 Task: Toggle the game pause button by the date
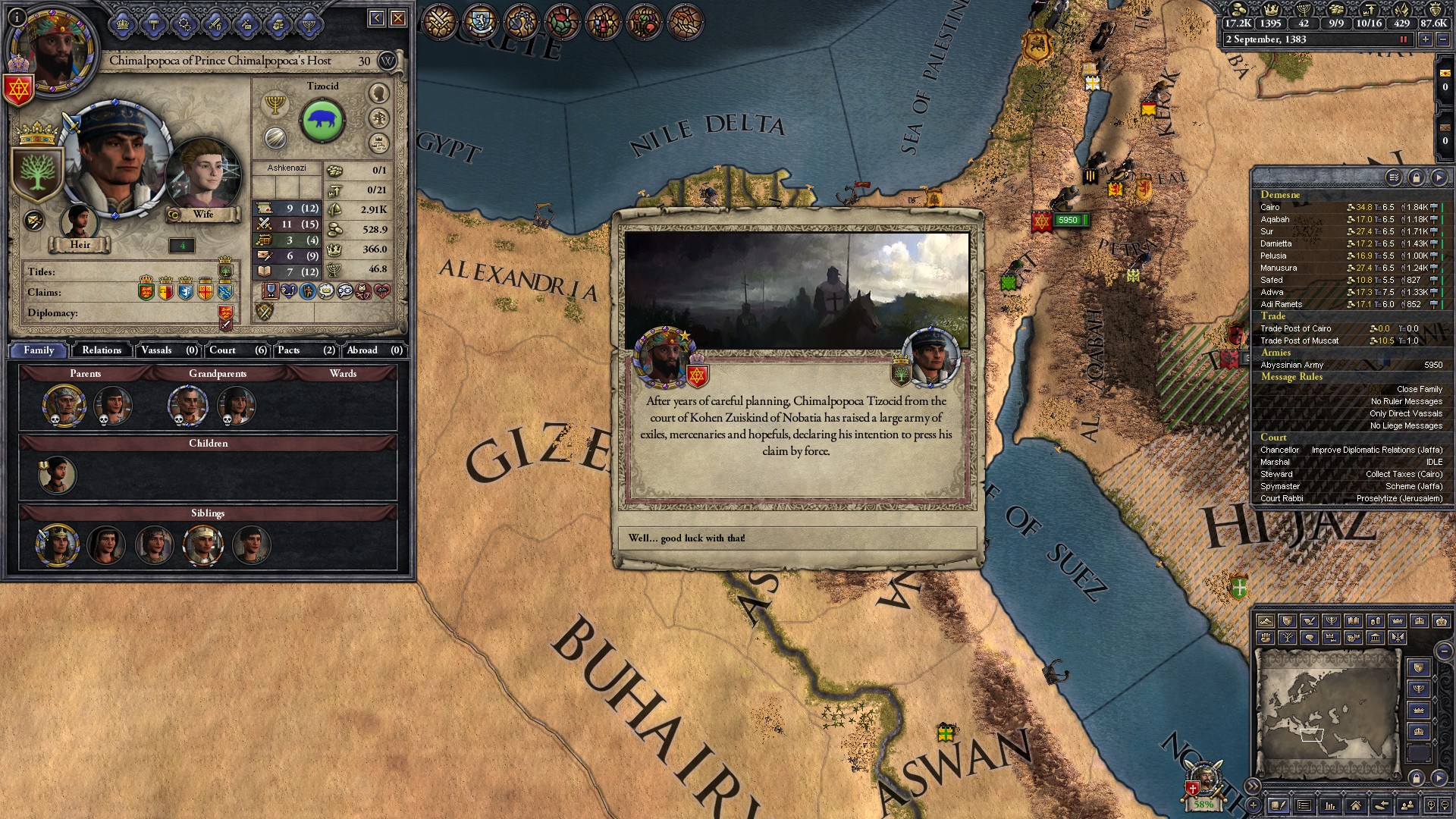click(x=1403, y=39)
